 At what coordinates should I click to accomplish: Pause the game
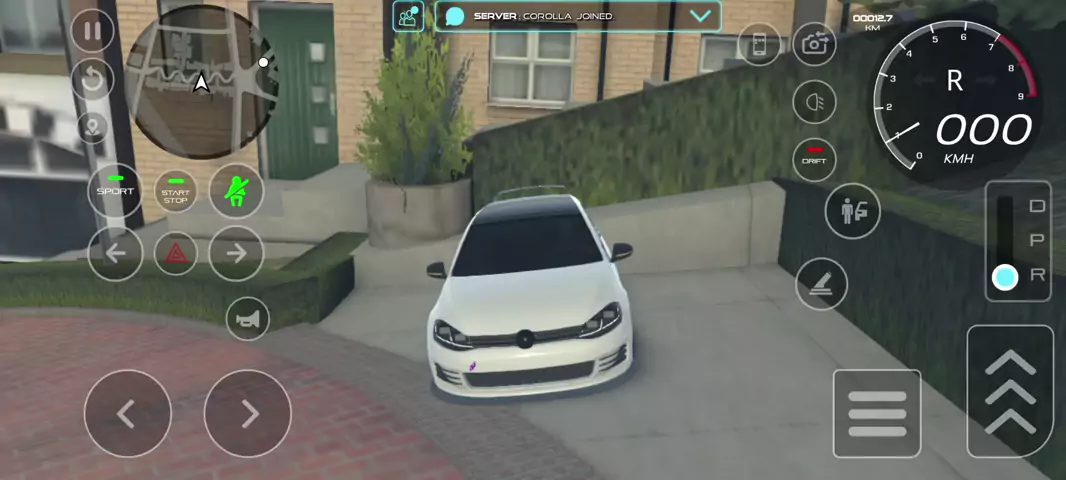[x=92, y=31]
